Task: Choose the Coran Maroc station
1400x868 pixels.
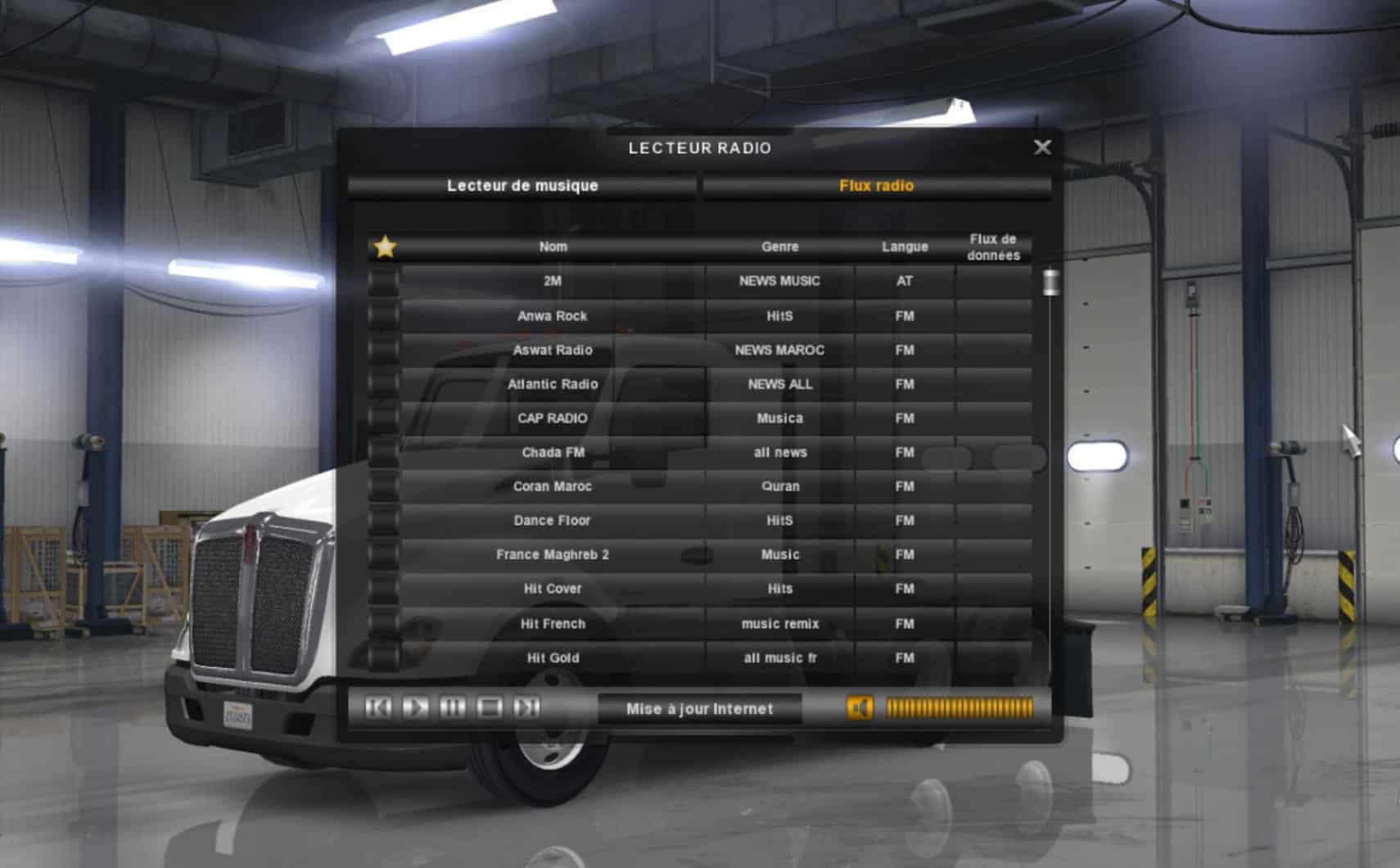Action: pos(553,486)
